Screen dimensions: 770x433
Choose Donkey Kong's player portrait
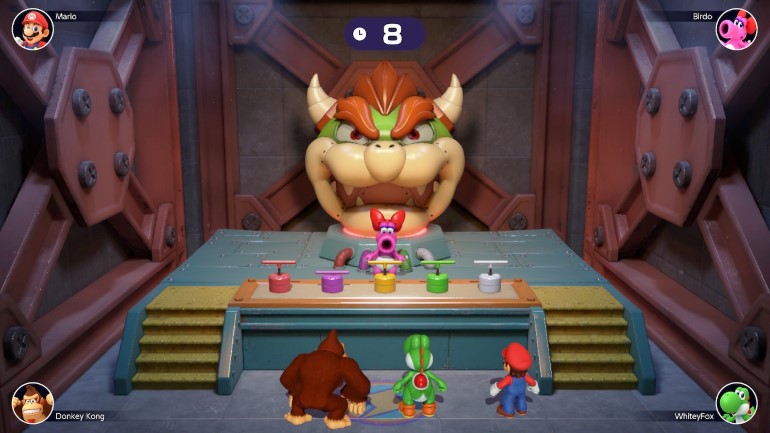tap(32, 403)
